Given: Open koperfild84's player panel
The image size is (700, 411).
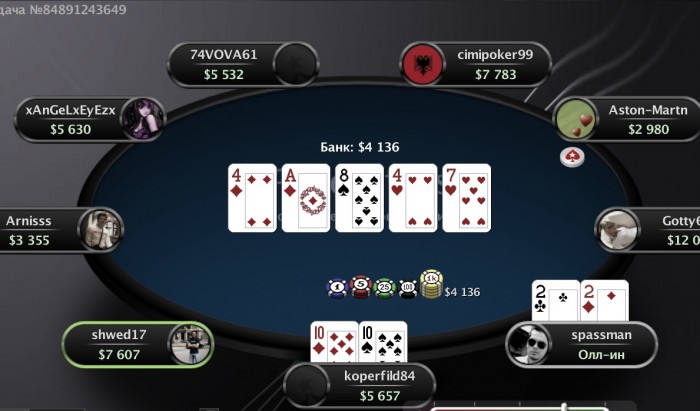Looking at the screenshot, I should click(362, 385).
